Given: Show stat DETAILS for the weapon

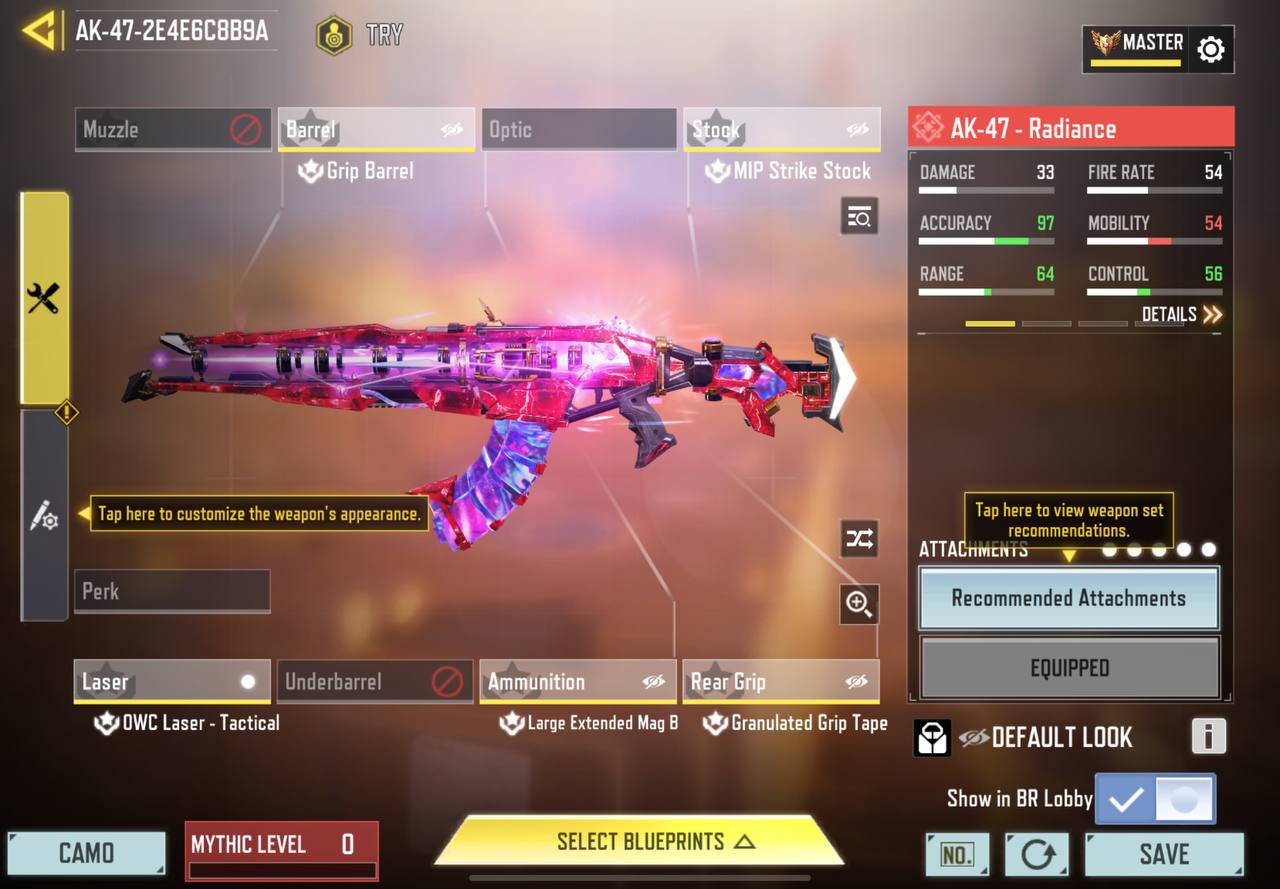Looking at the screenshot, I should coord(1182,315).
